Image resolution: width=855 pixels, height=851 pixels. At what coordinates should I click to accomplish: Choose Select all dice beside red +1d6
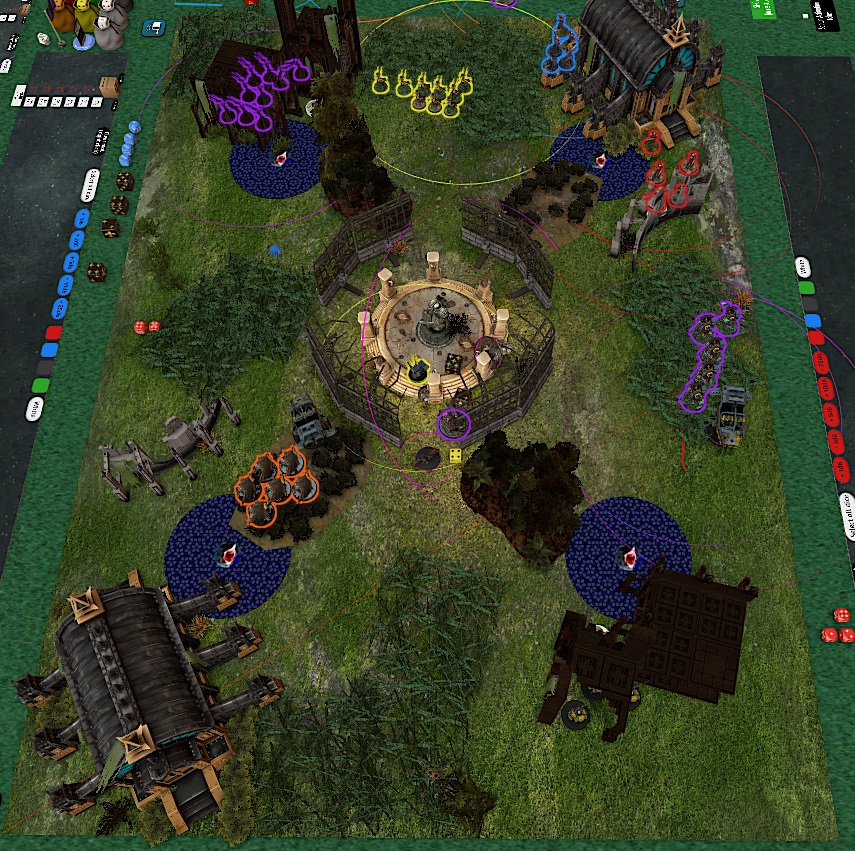click(848, 516)
